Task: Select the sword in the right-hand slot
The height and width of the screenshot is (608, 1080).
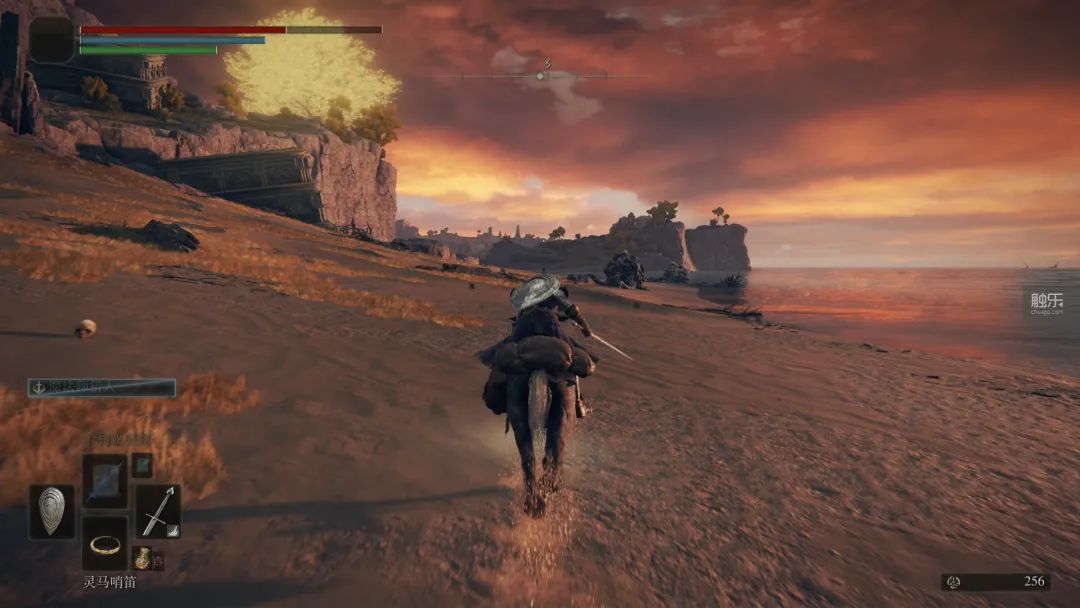Action: pos(157,510)
